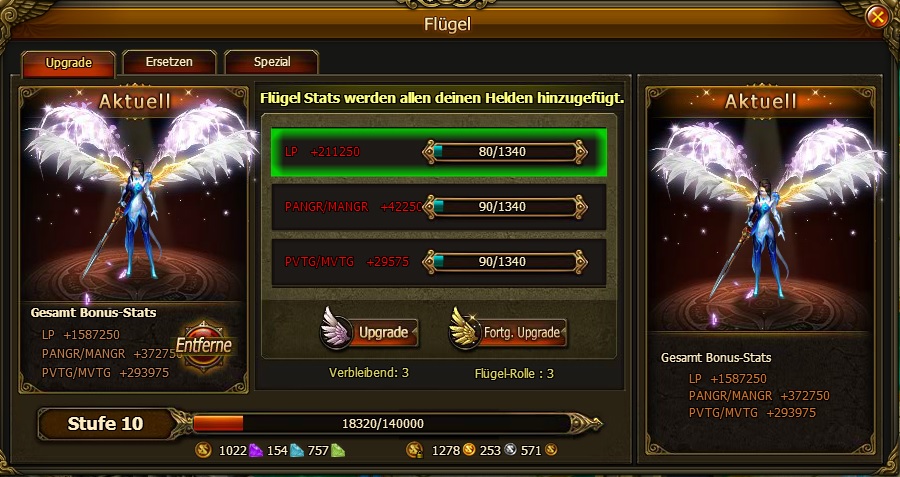Image resolution: width=900 pixels, height=477 pixels.
Task: Click the pink-winged Upgrade button
Action: [x=371, y=332]
